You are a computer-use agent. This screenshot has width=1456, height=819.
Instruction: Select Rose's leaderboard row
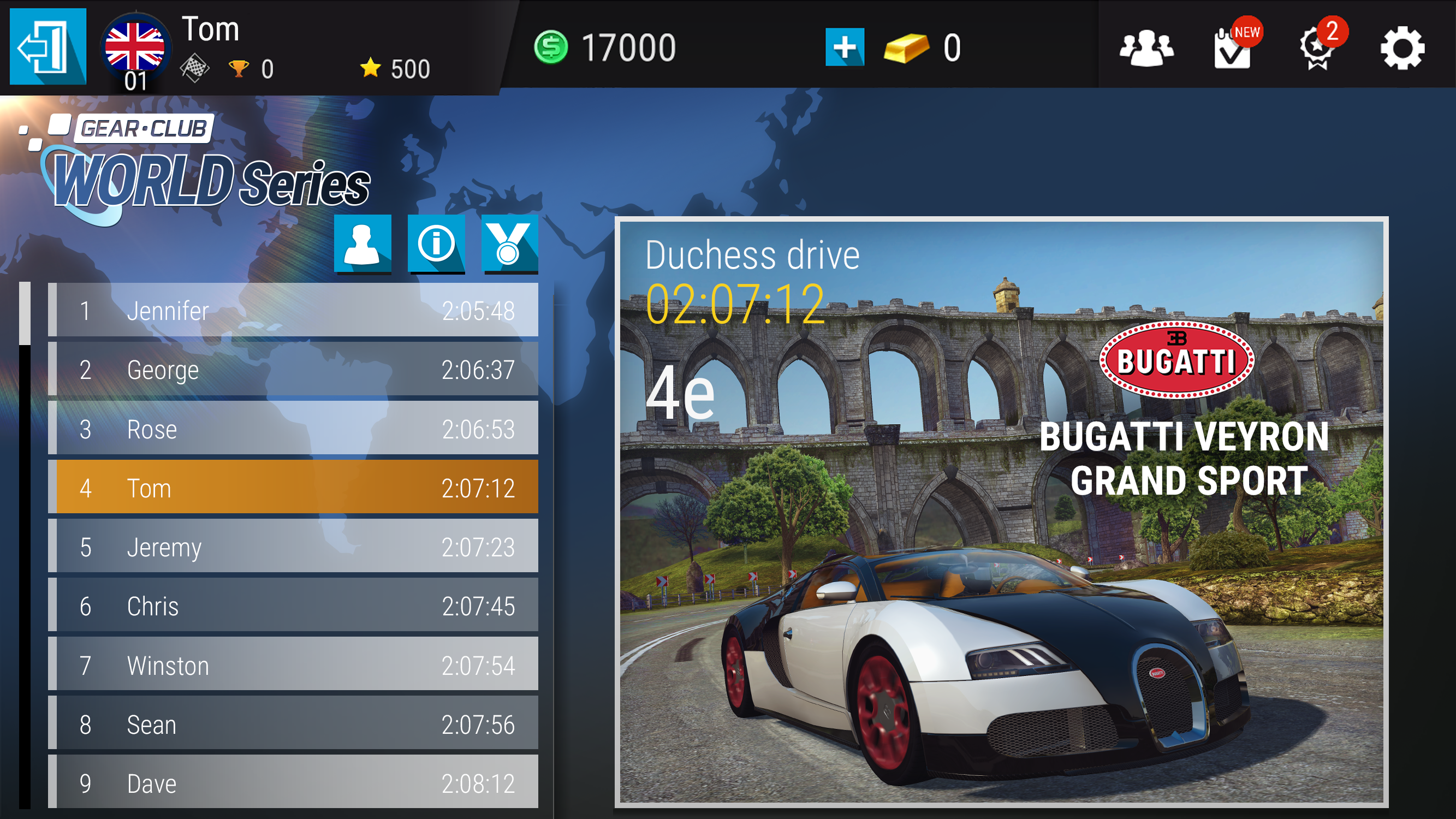[294, 429]
